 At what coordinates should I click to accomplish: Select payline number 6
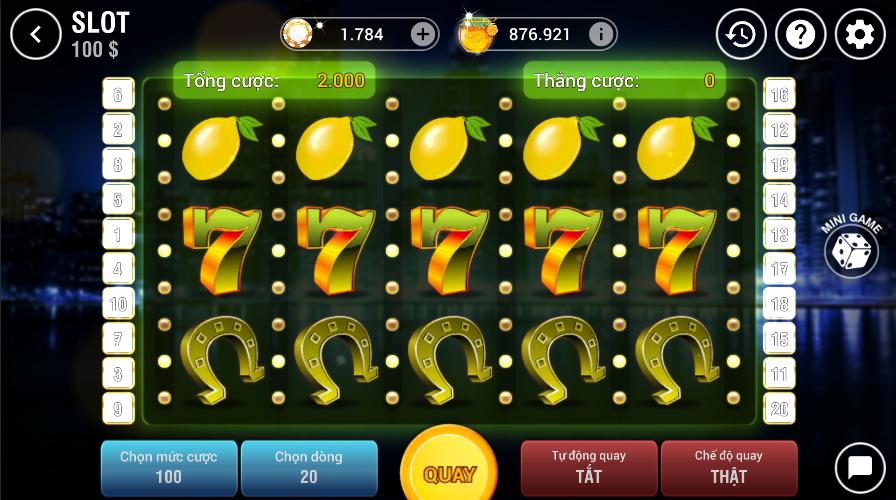tap(118, 95)
